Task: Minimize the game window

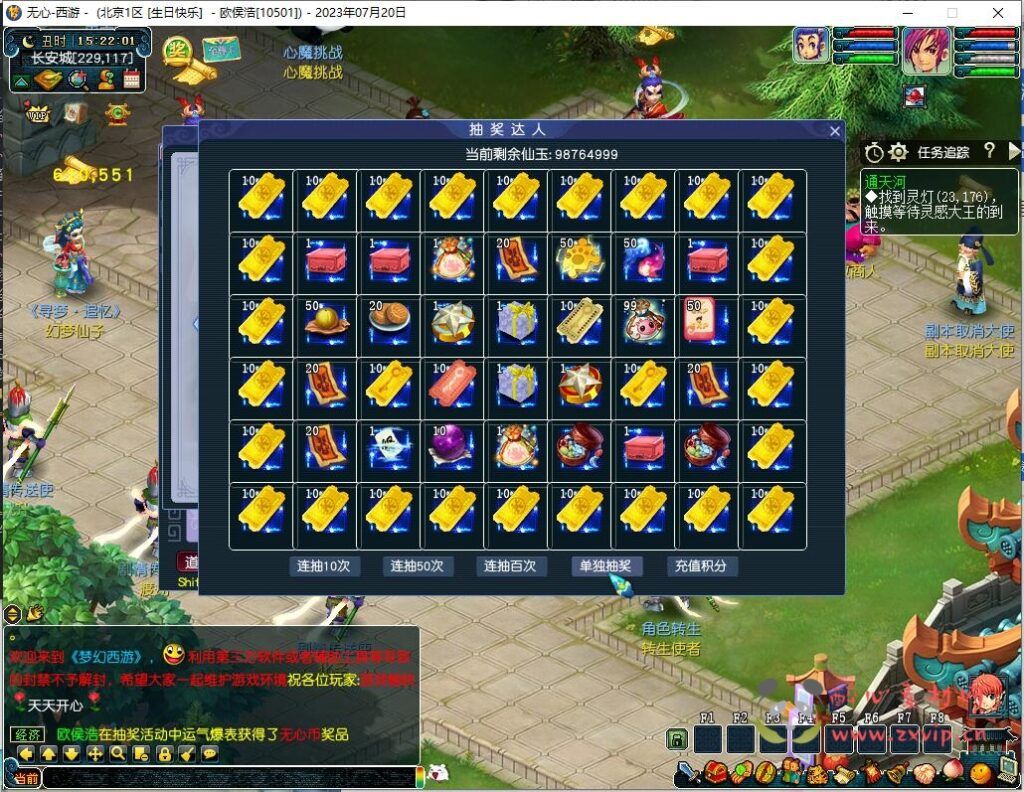Action: [905, 13]
